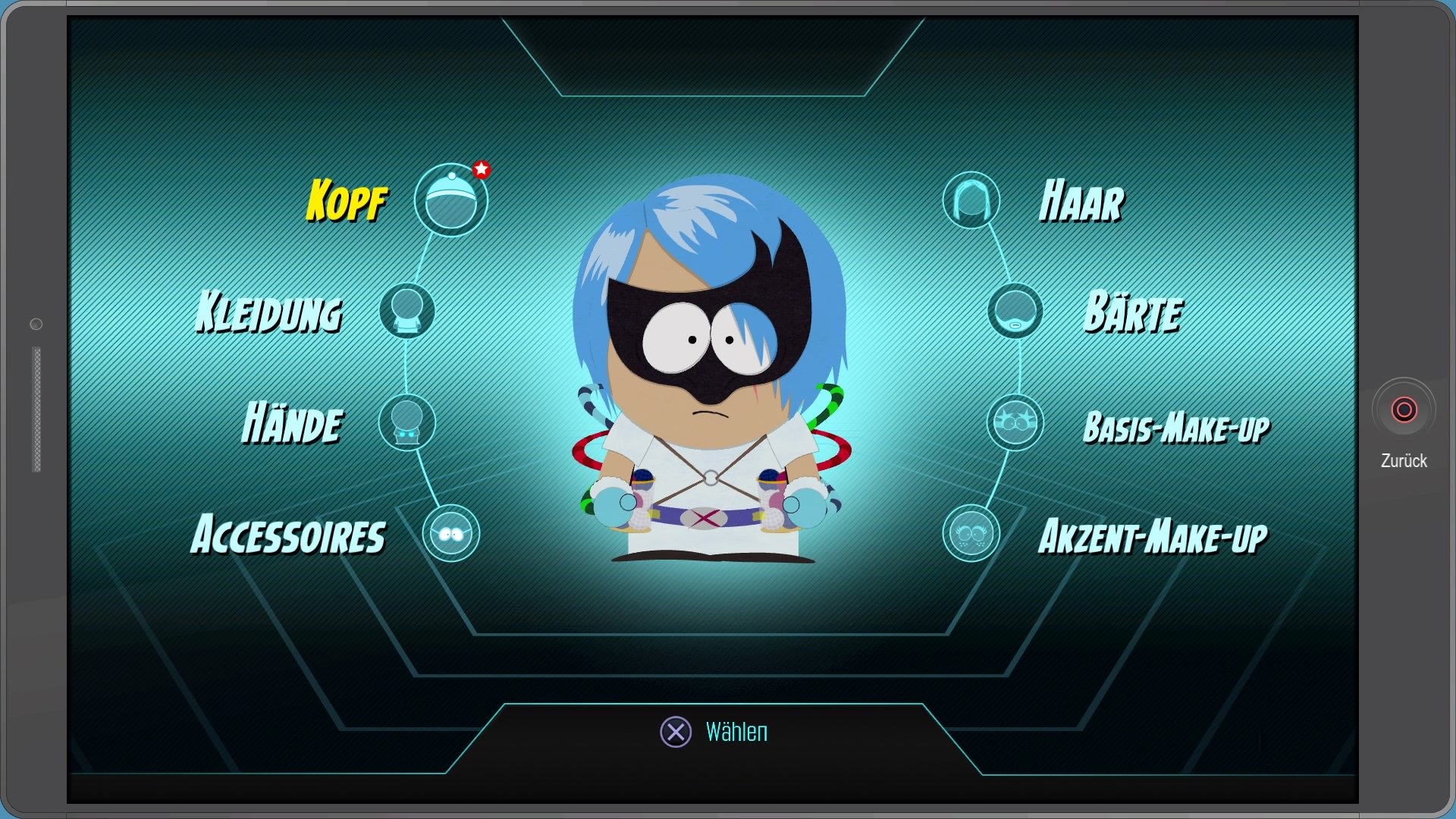Click the freckled accent makeup icon

(x=971, y=534)
